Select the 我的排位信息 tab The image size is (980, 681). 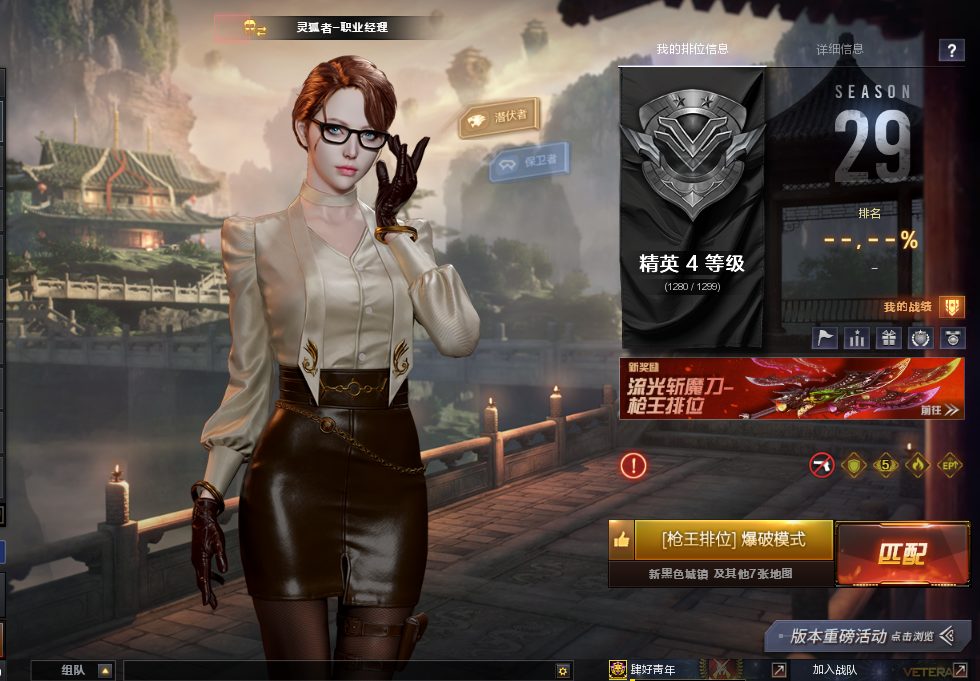[692, 49]
